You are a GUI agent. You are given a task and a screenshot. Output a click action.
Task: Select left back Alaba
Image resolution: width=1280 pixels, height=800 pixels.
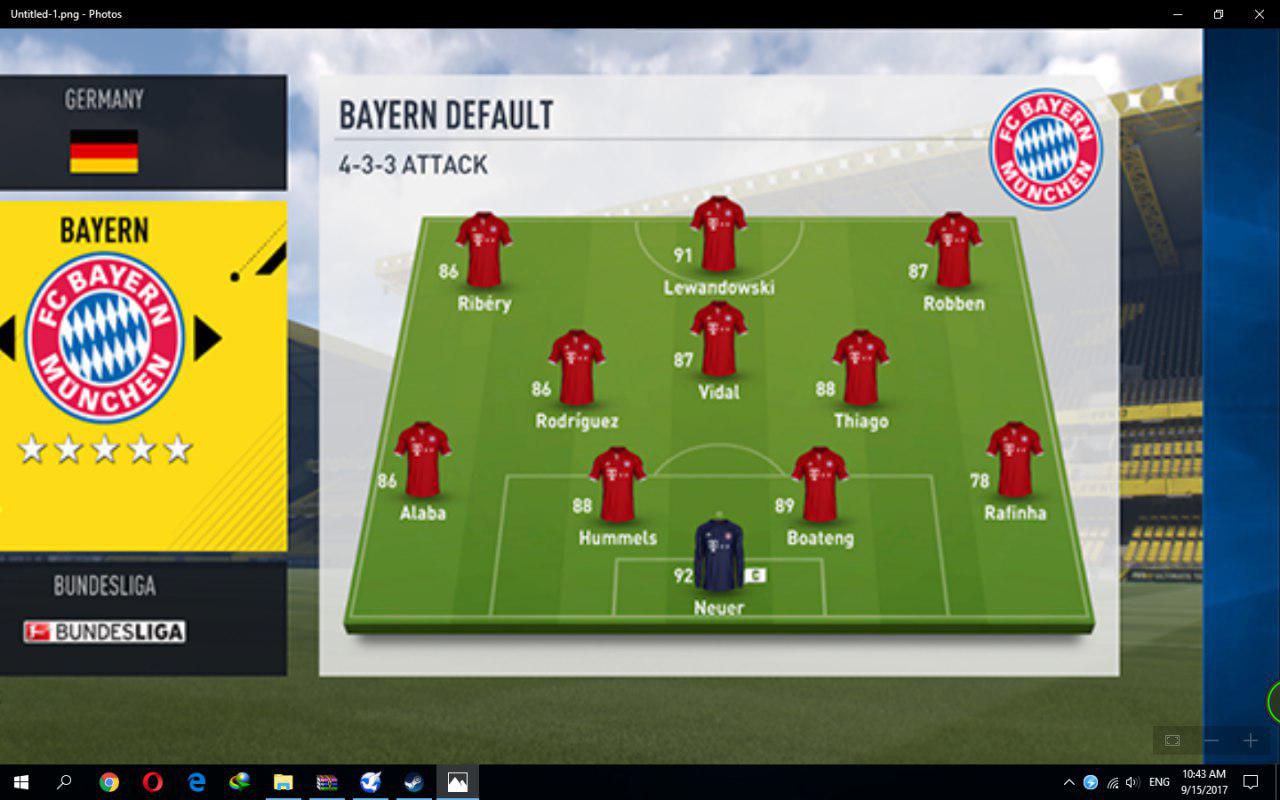point(423,460)
